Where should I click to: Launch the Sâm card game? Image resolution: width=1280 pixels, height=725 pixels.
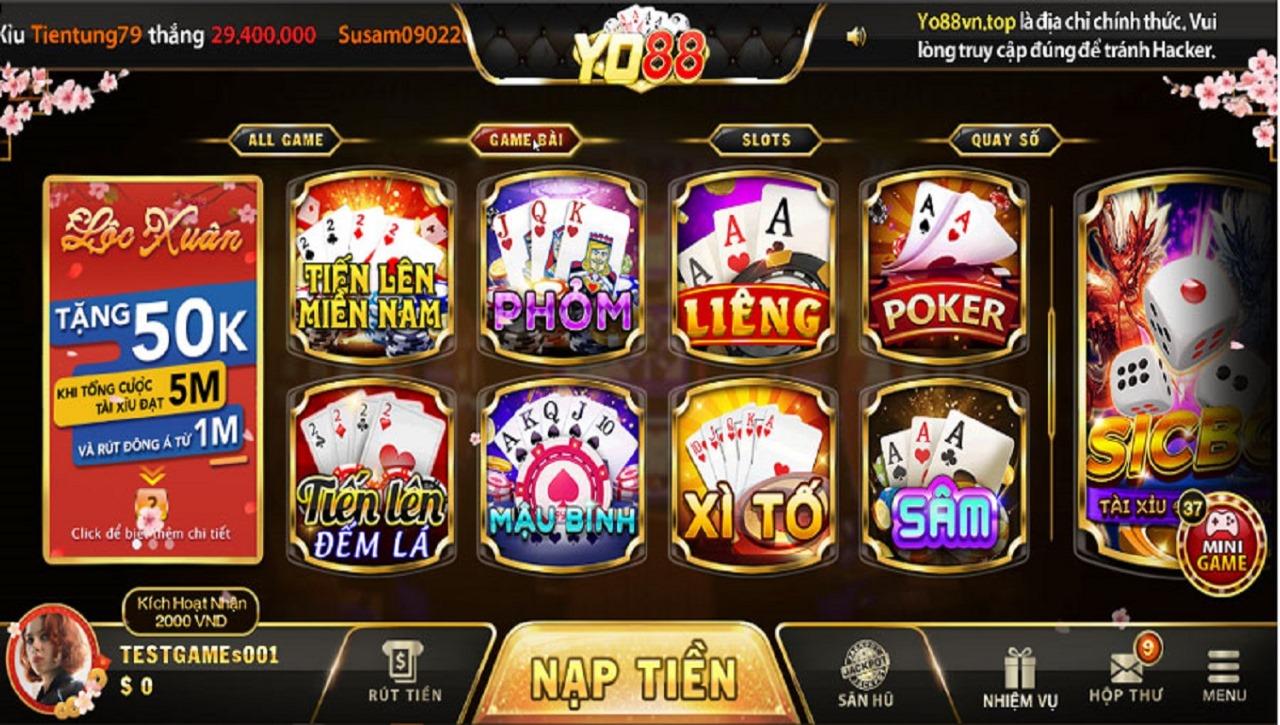point(944,475)
